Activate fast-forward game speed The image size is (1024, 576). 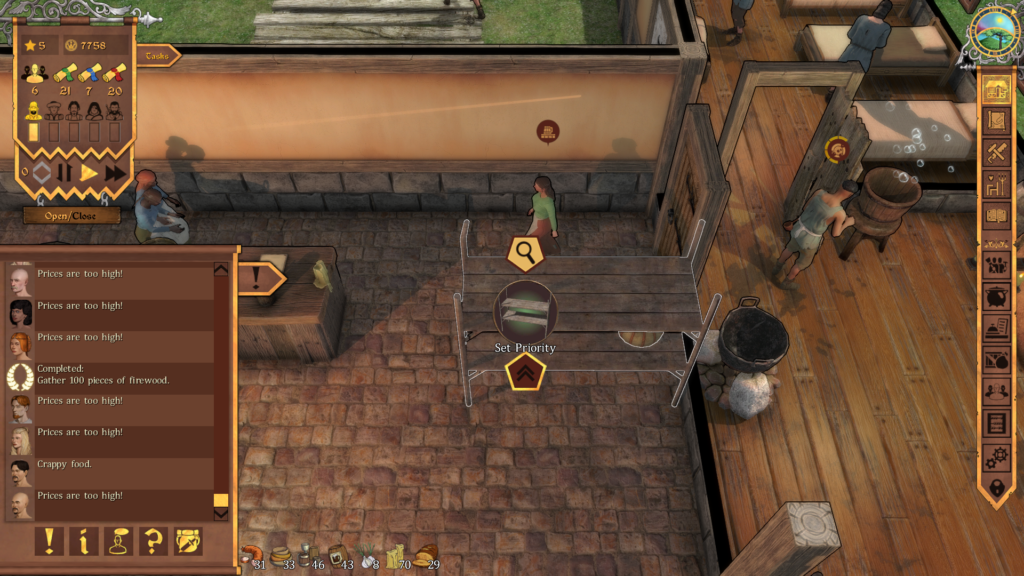[x=115, y=172]
